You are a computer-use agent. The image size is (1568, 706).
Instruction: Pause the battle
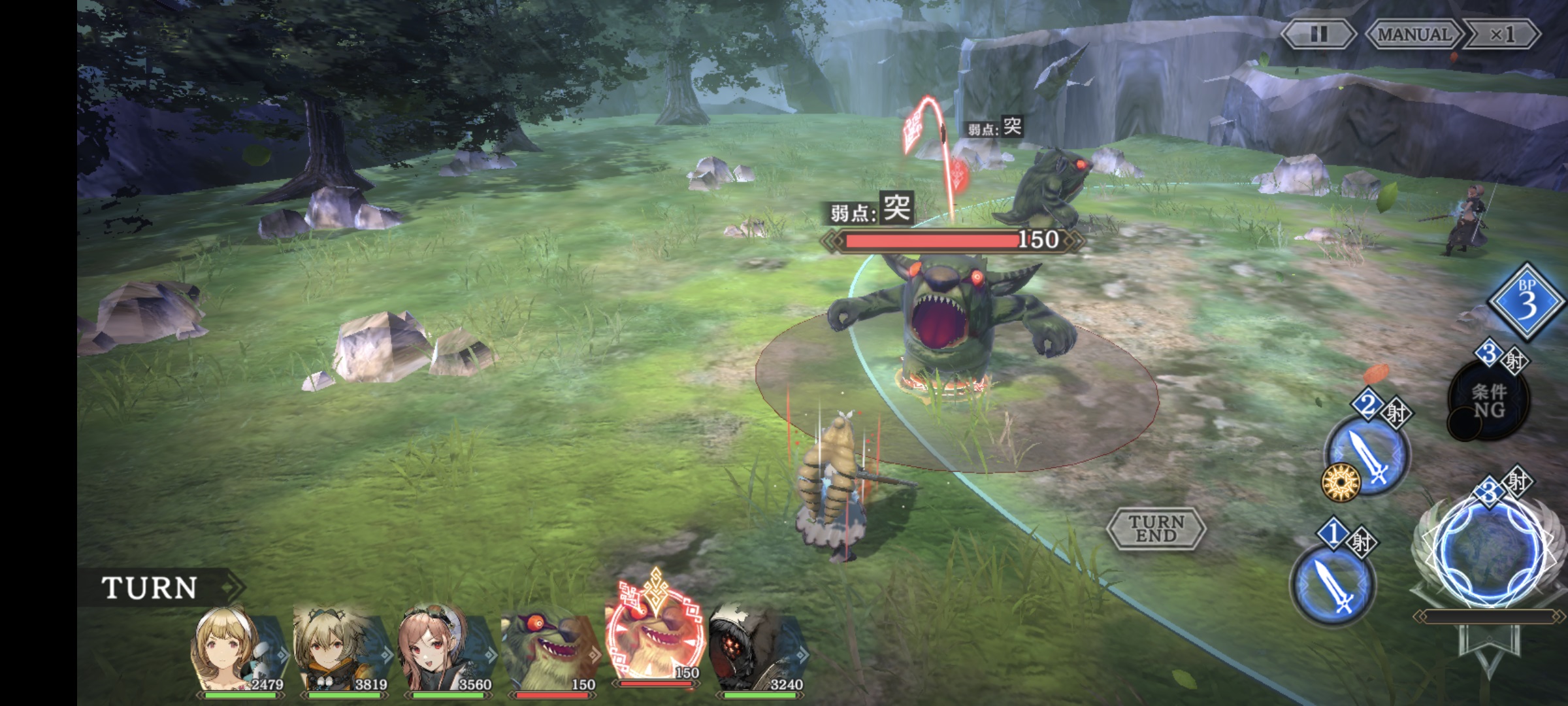click(x=1318, y=34)
